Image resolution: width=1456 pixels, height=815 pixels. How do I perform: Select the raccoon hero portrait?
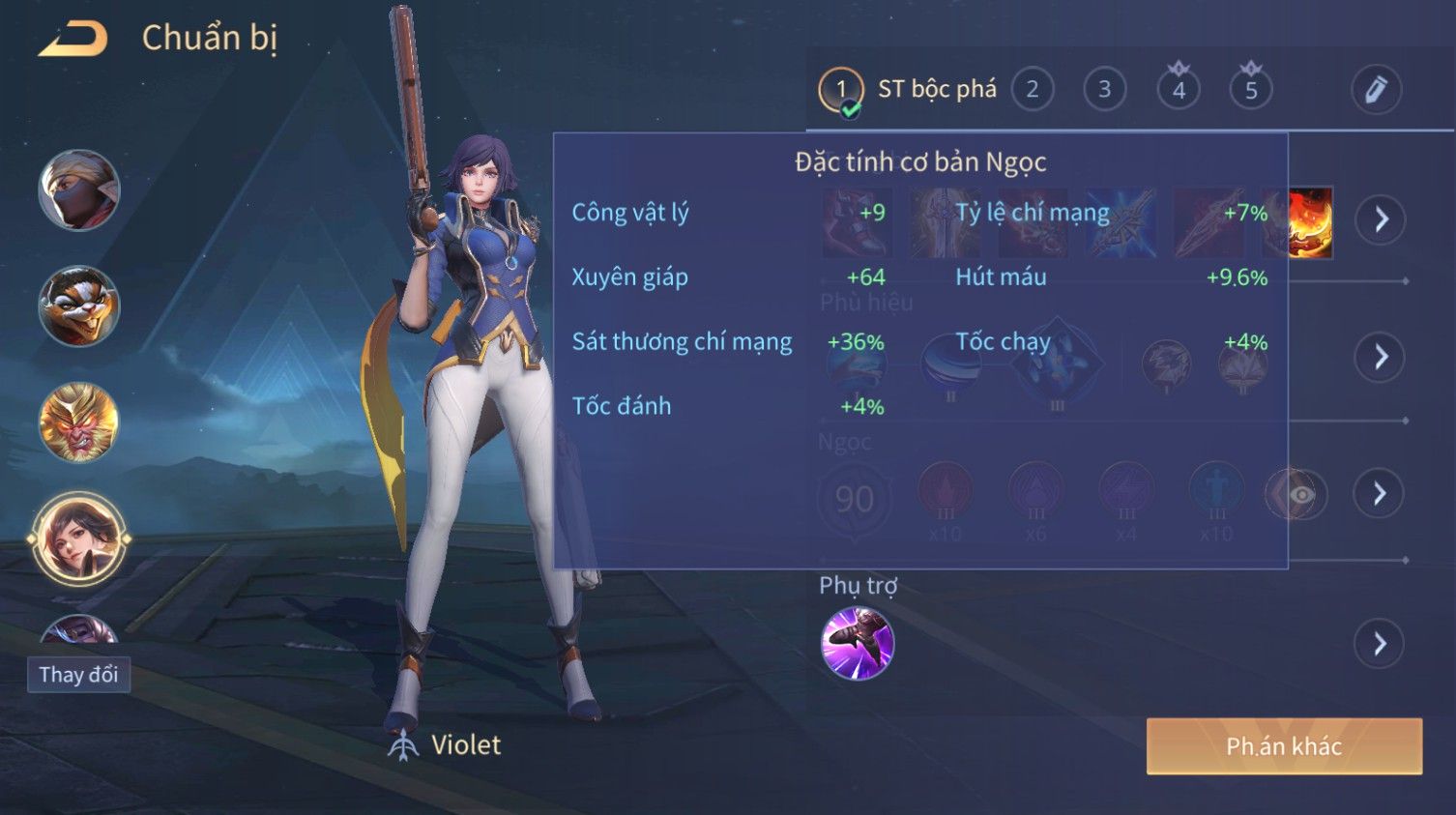[79, 306]
